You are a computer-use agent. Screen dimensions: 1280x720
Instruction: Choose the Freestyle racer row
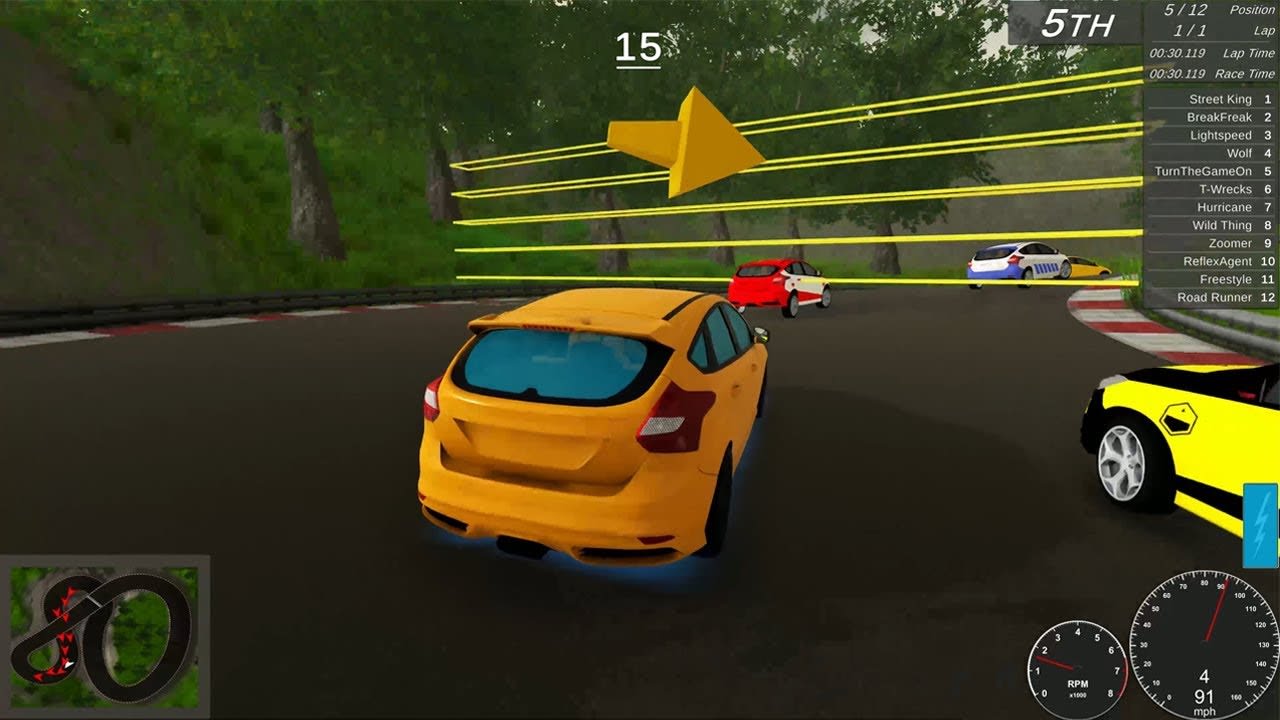(1212, 279)
